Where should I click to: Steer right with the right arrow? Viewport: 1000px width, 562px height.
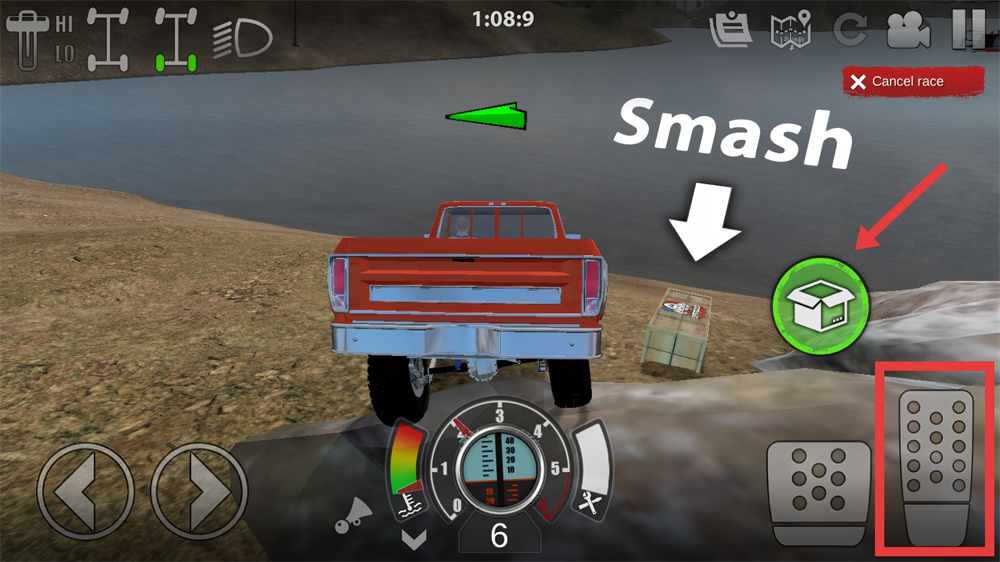click(x=198, y=491)
